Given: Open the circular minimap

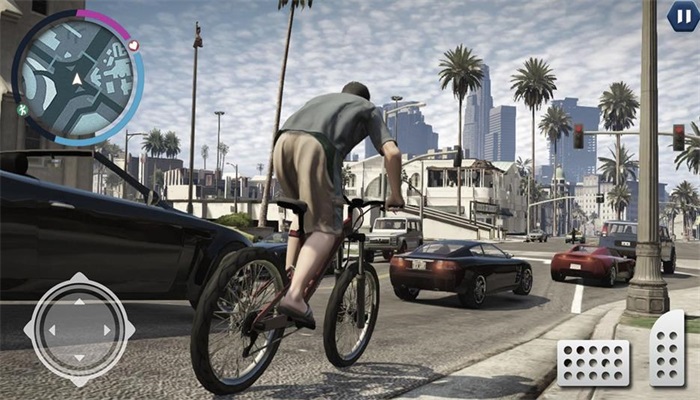Looking at the screenshot, I should (76, 78).
